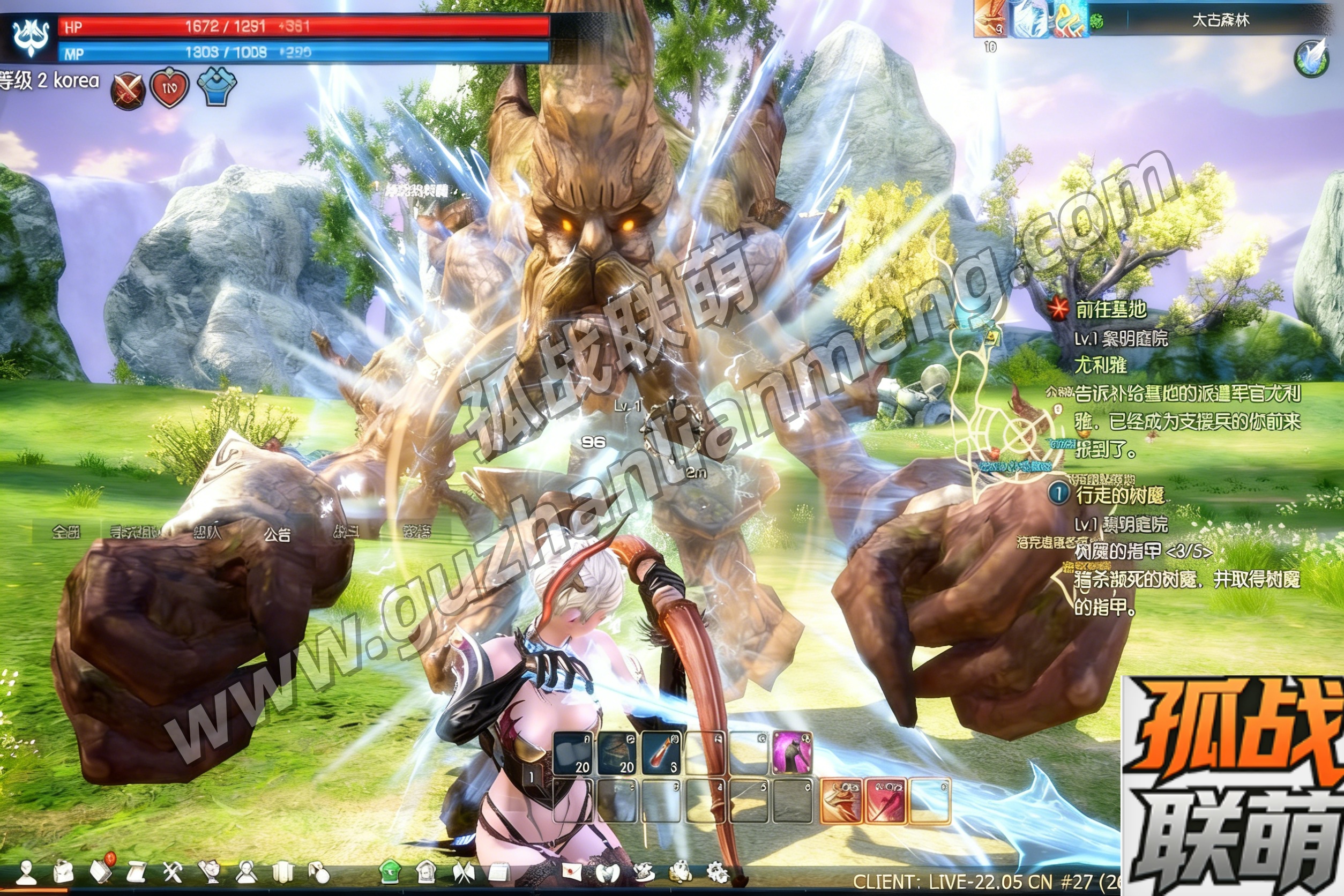Open the 前往基地 quest entry
This screenshot has height=896, width=1344.
(1110, 310)
